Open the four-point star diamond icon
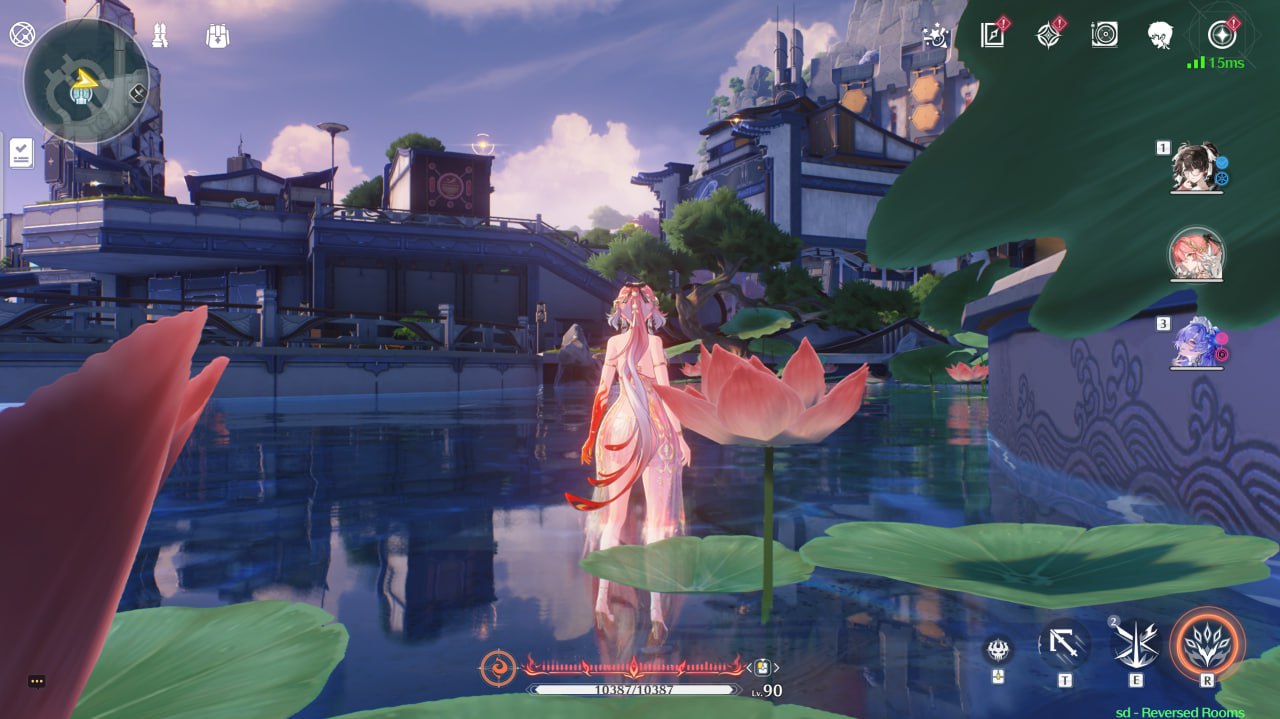 1048,35
